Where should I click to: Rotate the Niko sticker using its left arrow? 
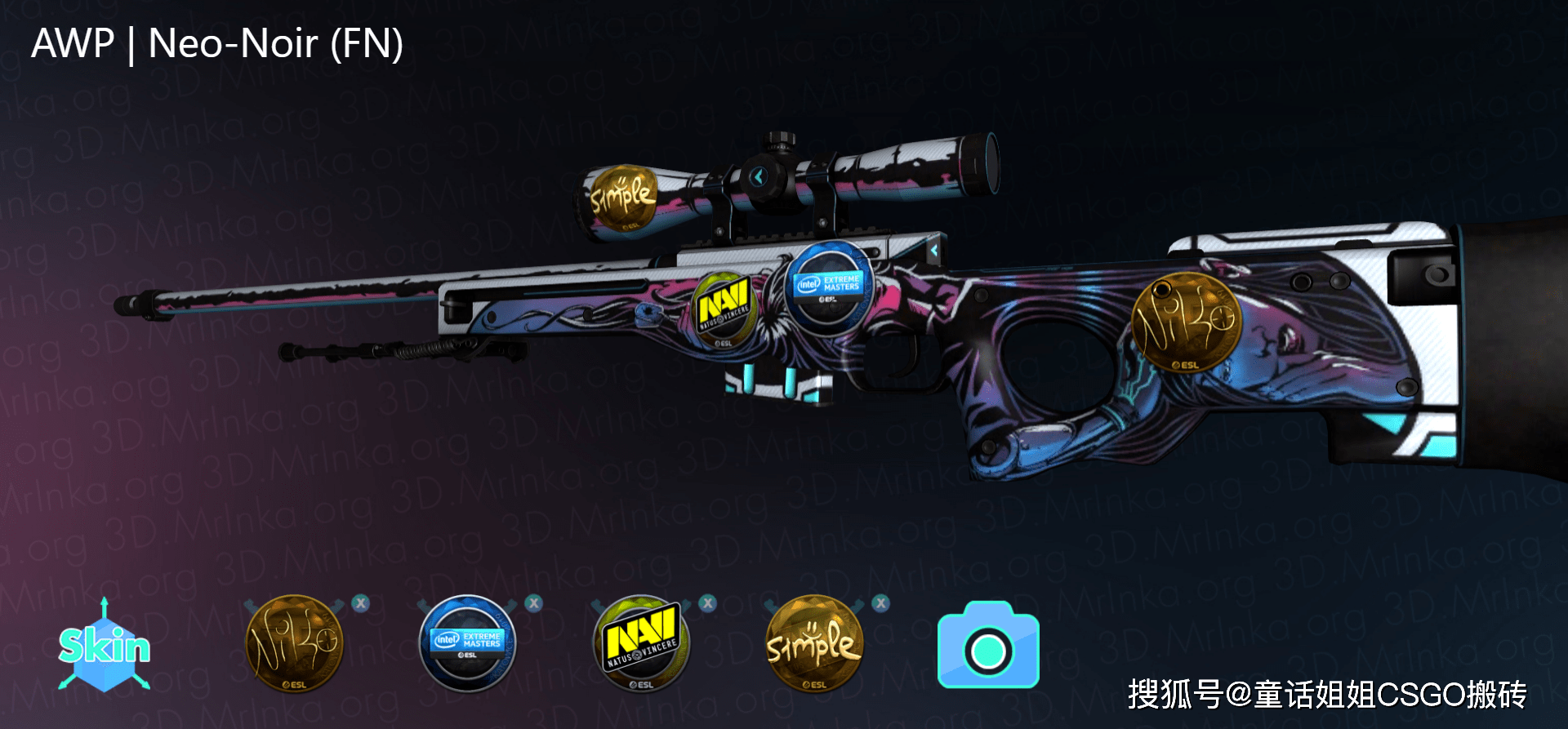(x=249, y=604)
